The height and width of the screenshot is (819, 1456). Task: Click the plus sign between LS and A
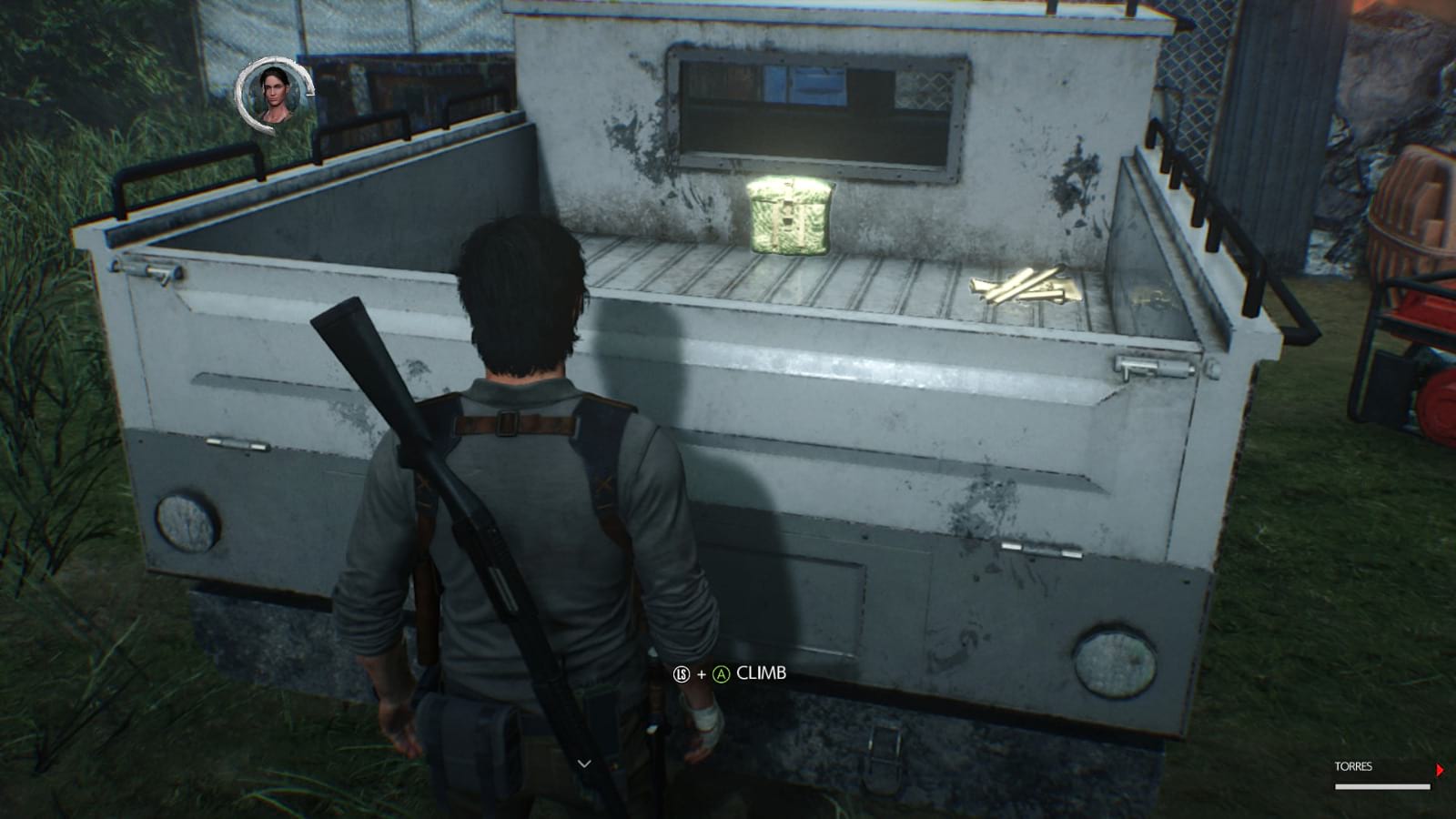click(703, 676)
